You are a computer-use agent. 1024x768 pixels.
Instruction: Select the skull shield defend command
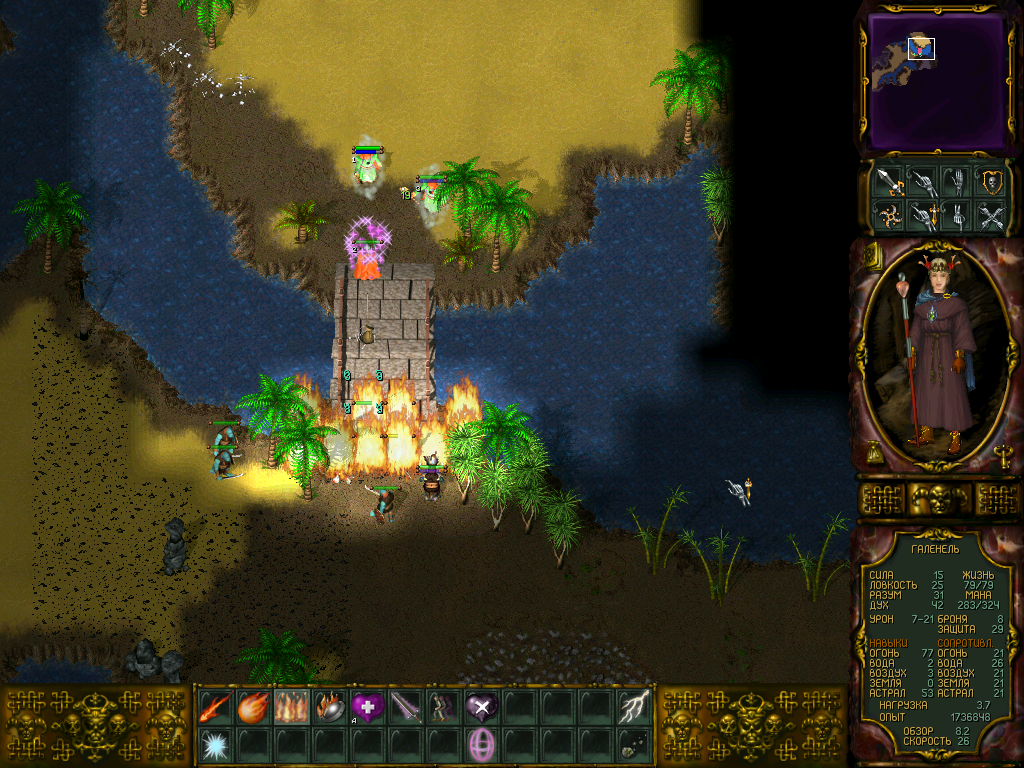click(991, 181)
